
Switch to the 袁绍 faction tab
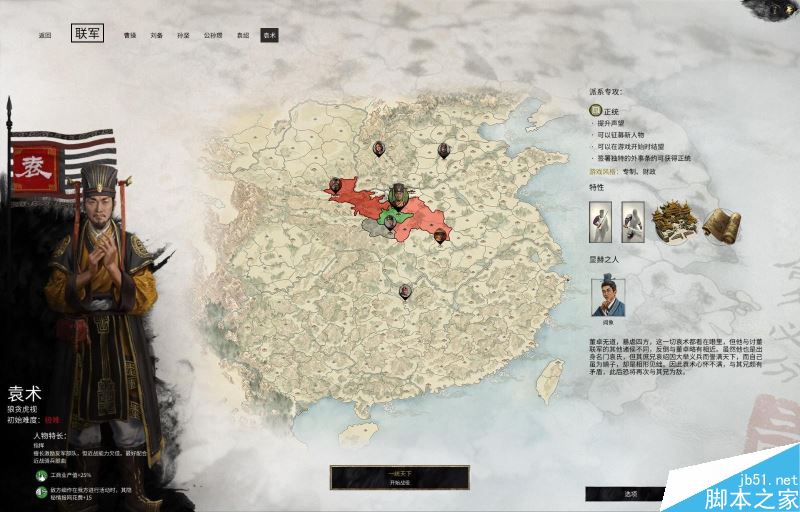(x=243, y=35)
